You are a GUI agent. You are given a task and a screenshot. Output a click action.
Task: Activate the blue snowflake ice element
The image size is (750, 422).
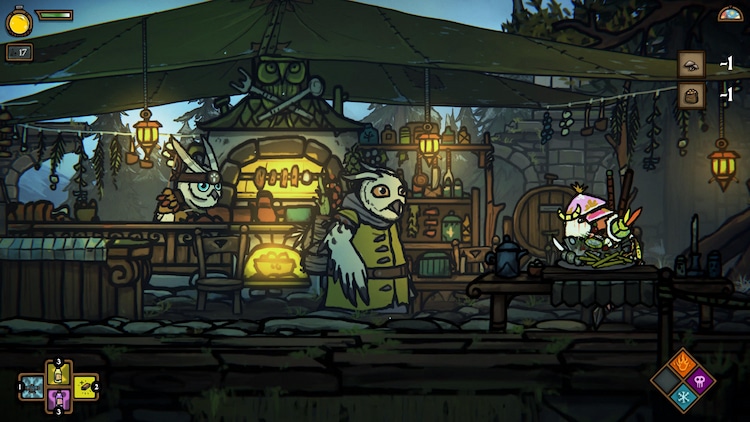click(x=685, y=398)
